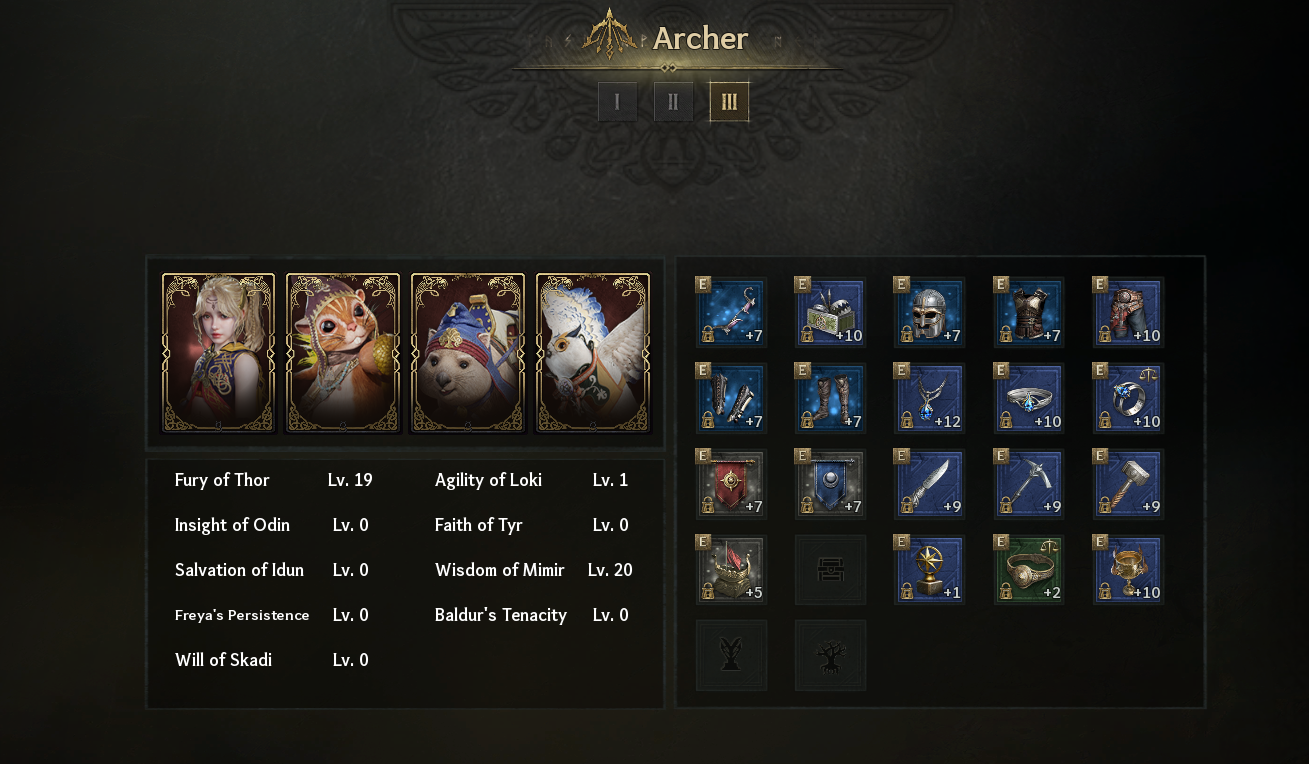Inspect the +7 leather boots slot
Image resolution: width=1309 pixels, height=764 pixels.
(831, 399)
